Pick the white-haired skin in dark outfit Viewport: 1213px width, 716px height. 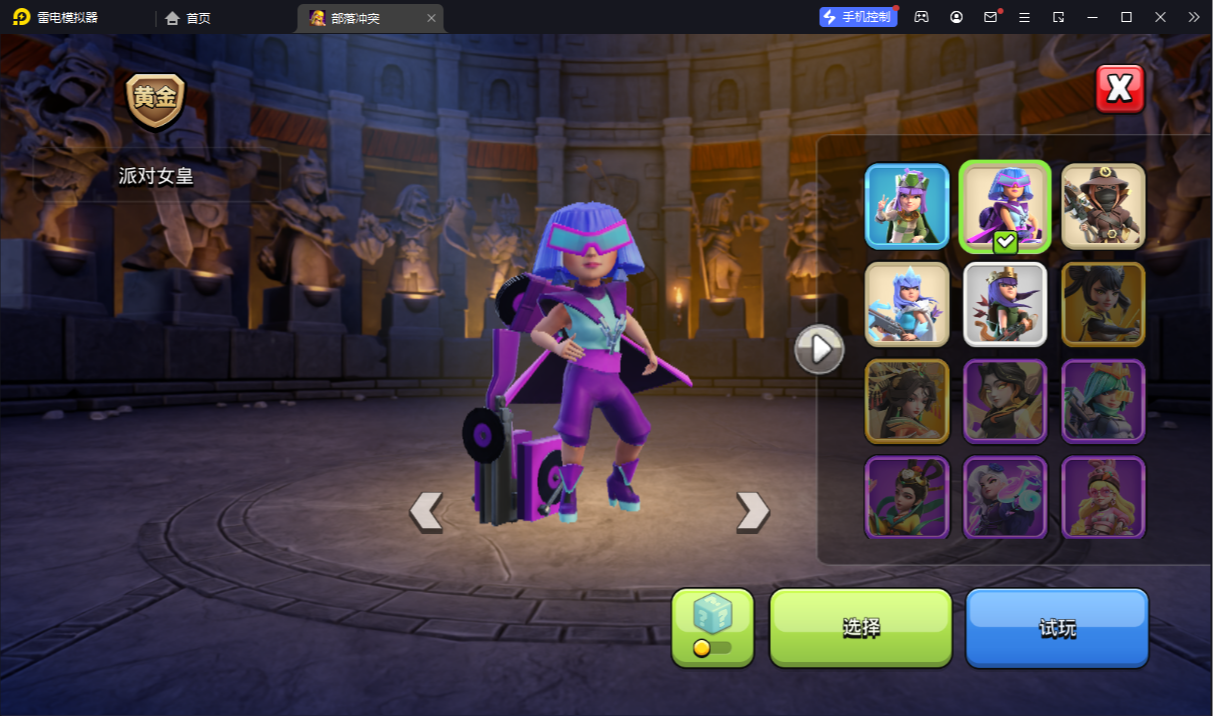tap(1004, 497)
